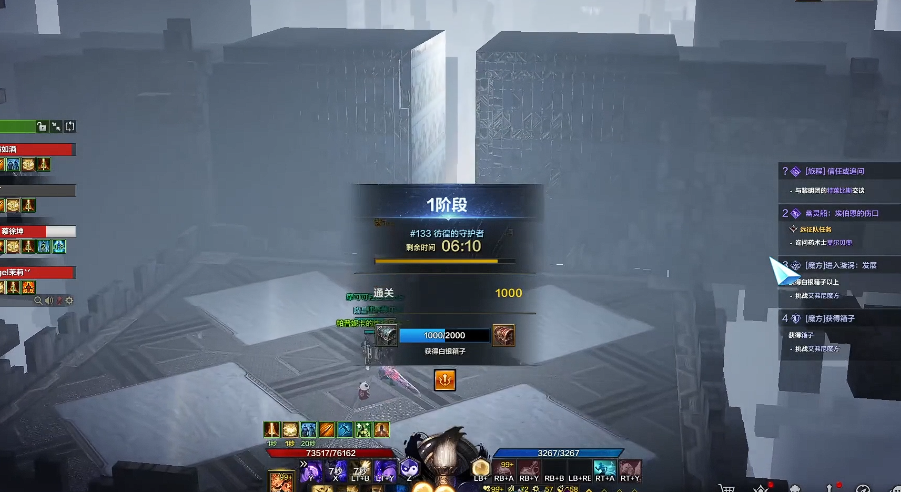Click the orange button below the stage panel
Image resolution: width=901 pixels, height=492 pixels.
point(444,380)
